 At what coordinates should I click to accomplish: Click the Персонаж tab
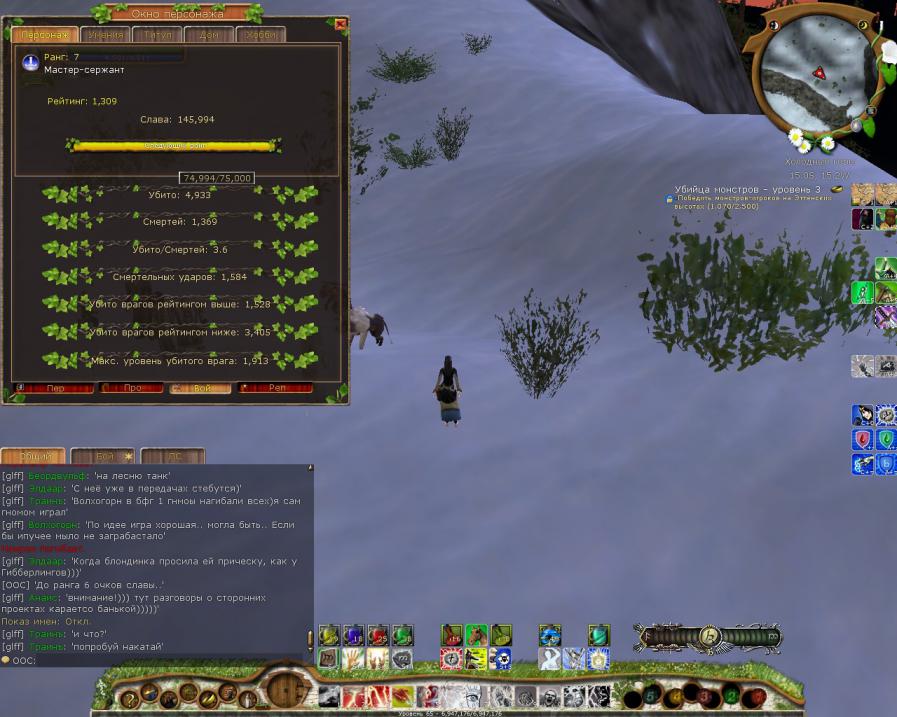(42, 35)
